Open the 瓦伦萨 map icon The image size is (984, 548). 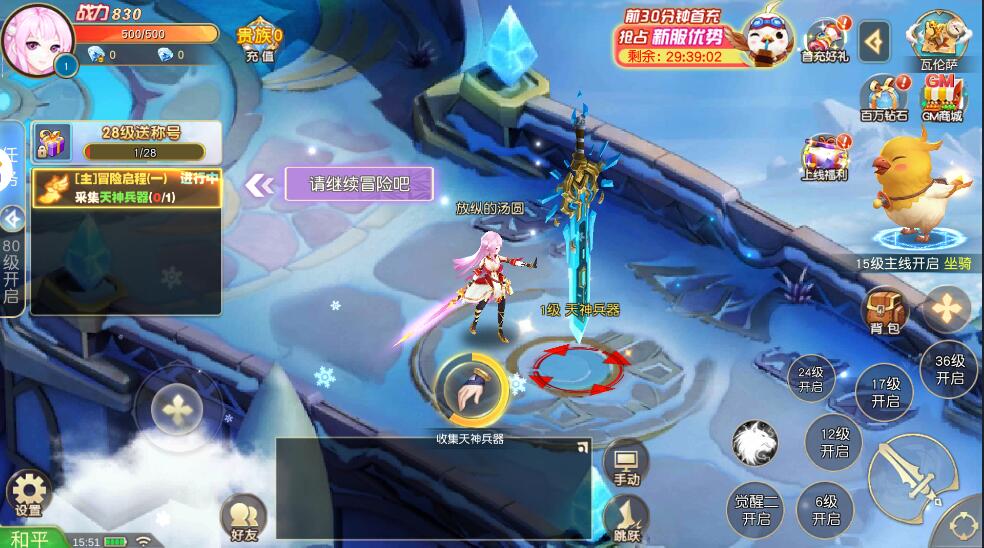[939, 39]
